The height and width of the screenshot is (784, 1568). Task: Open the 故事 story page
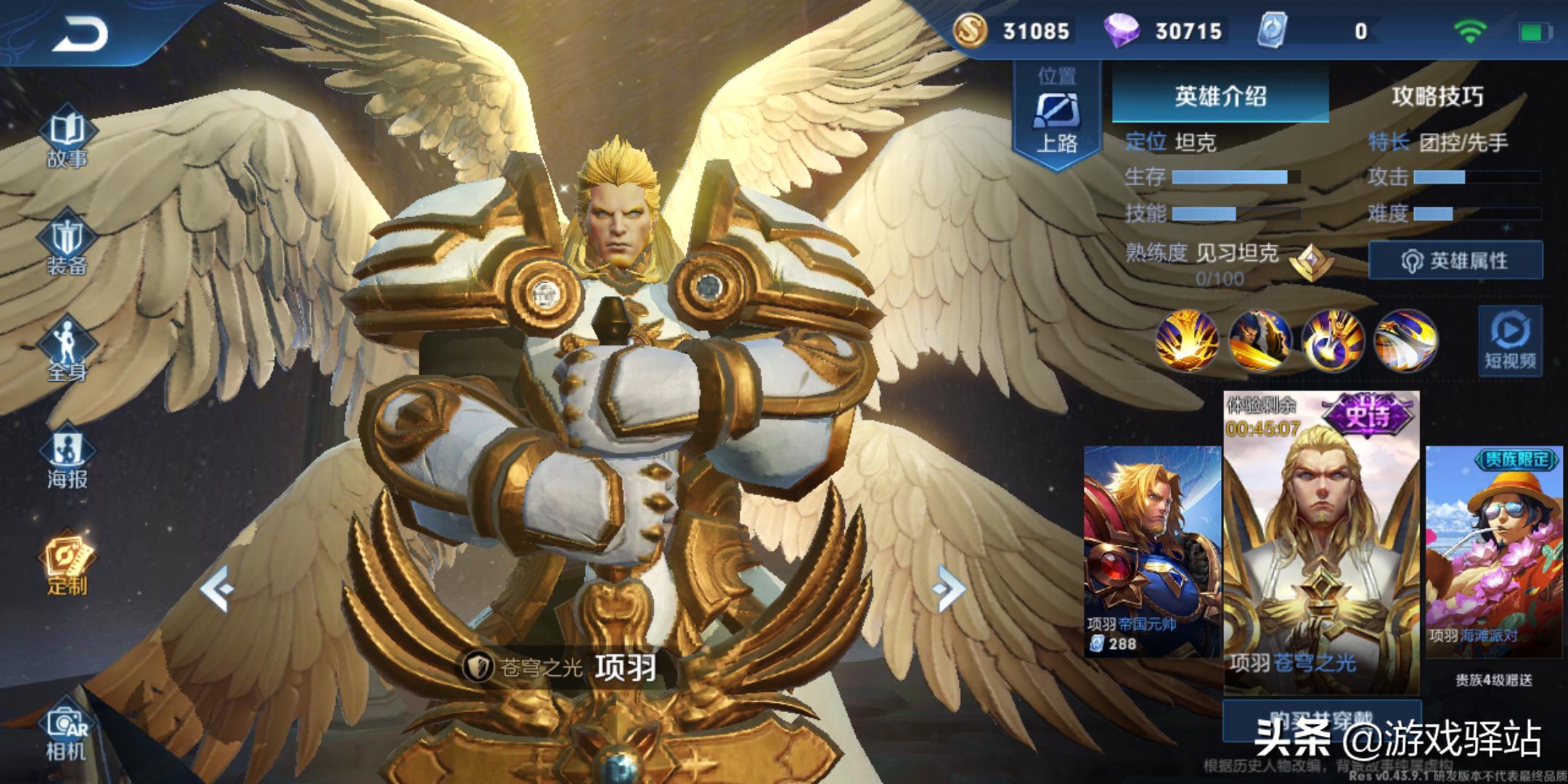67,138
